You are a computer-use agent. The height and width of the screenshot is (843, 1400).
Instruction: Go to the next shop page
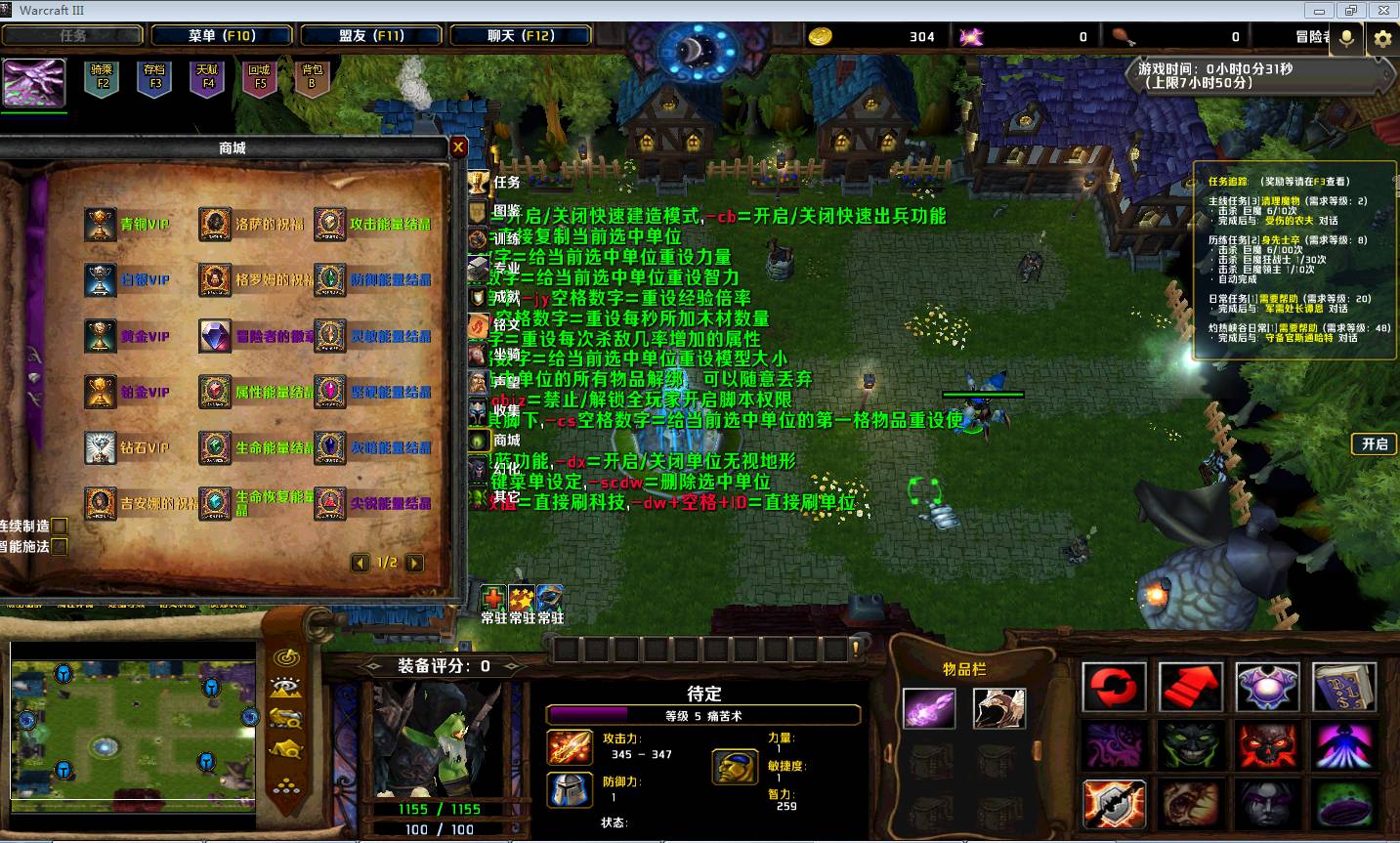(x=415, y=563)
